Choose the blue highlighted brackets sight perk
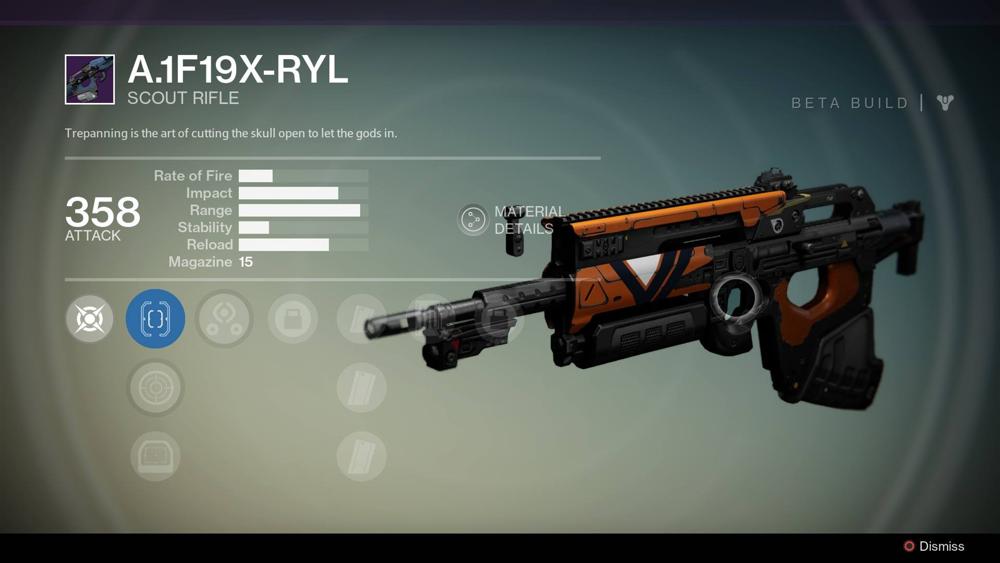The height and width of the screenshot is (563, 1000). click(155, 319)
